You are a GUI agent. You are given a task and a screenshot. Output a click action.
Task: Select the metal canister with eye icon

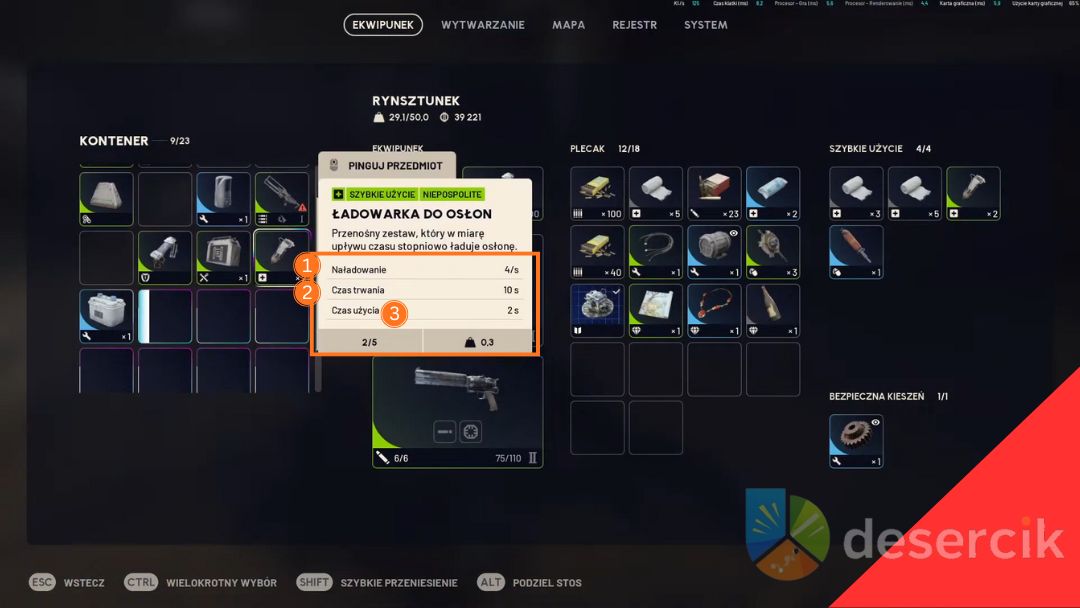coord(714,252)
